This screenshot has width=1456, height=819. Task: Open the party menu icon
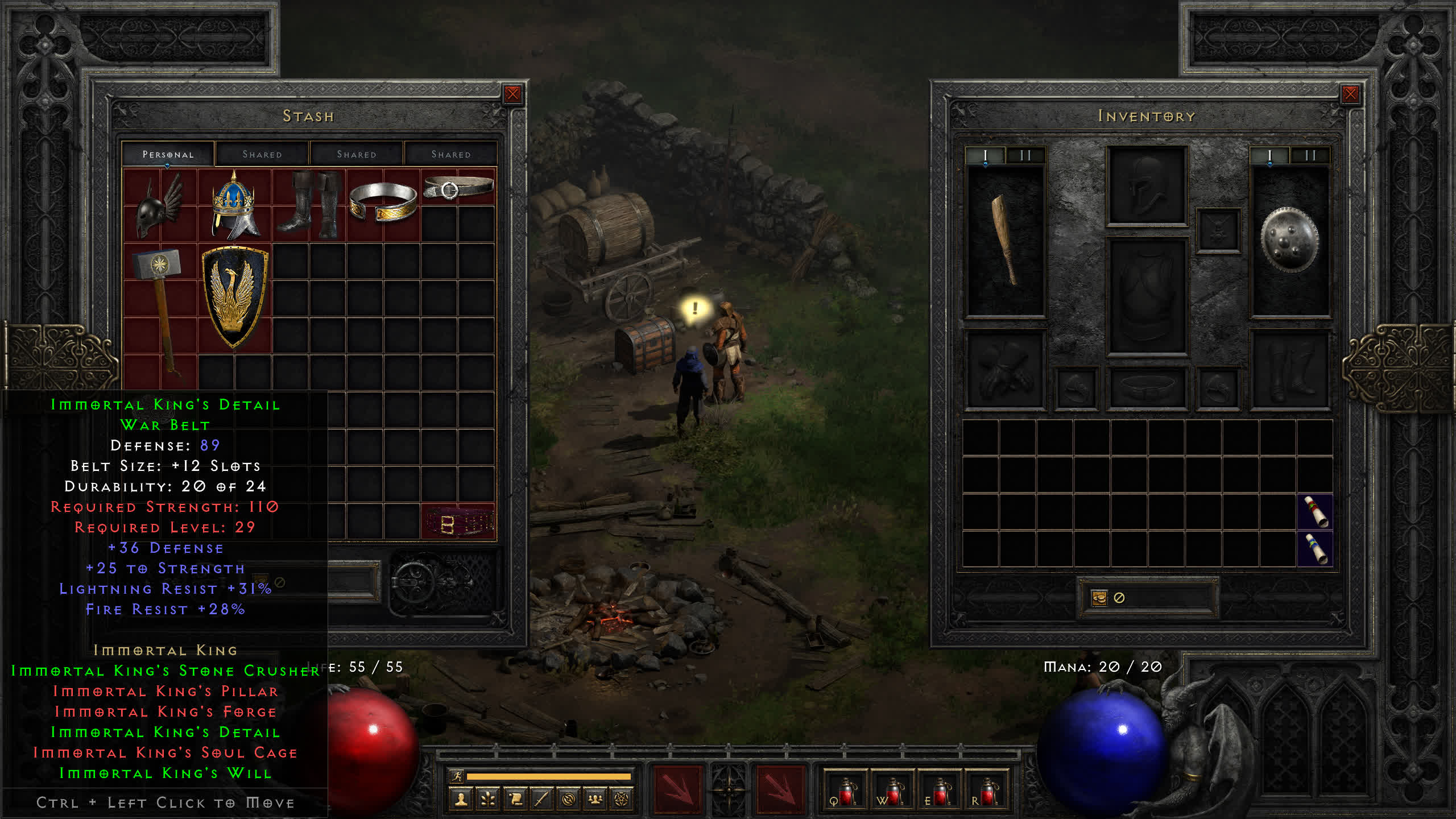point(595,800)
